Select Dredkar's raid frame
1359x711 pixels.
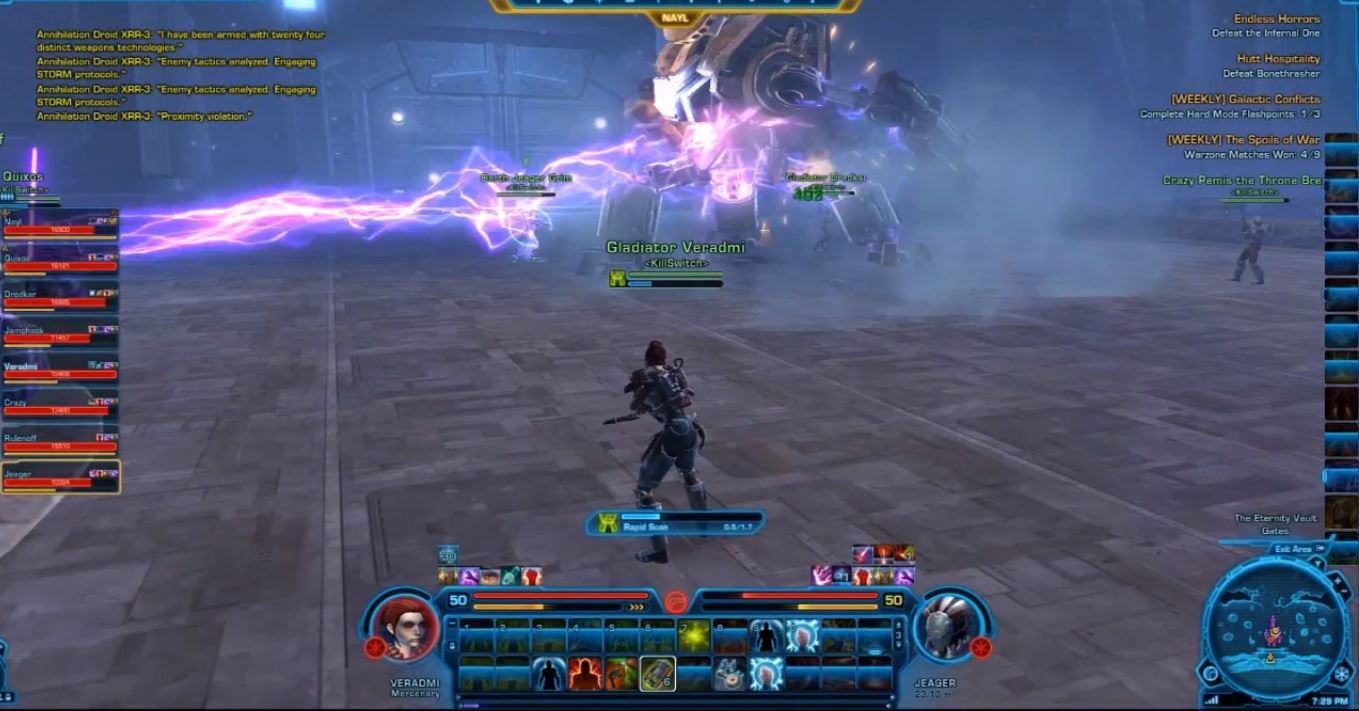pyautogui.click(x=60, y=298)
